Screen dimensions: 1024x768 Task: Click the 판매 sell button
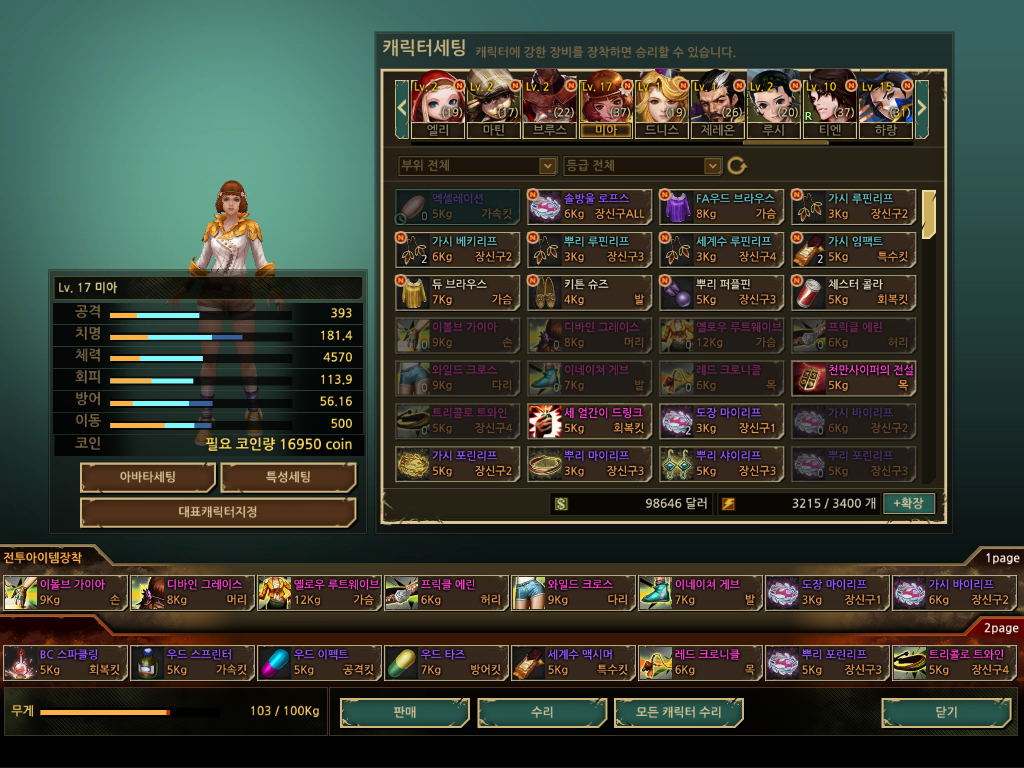(404, 712)
